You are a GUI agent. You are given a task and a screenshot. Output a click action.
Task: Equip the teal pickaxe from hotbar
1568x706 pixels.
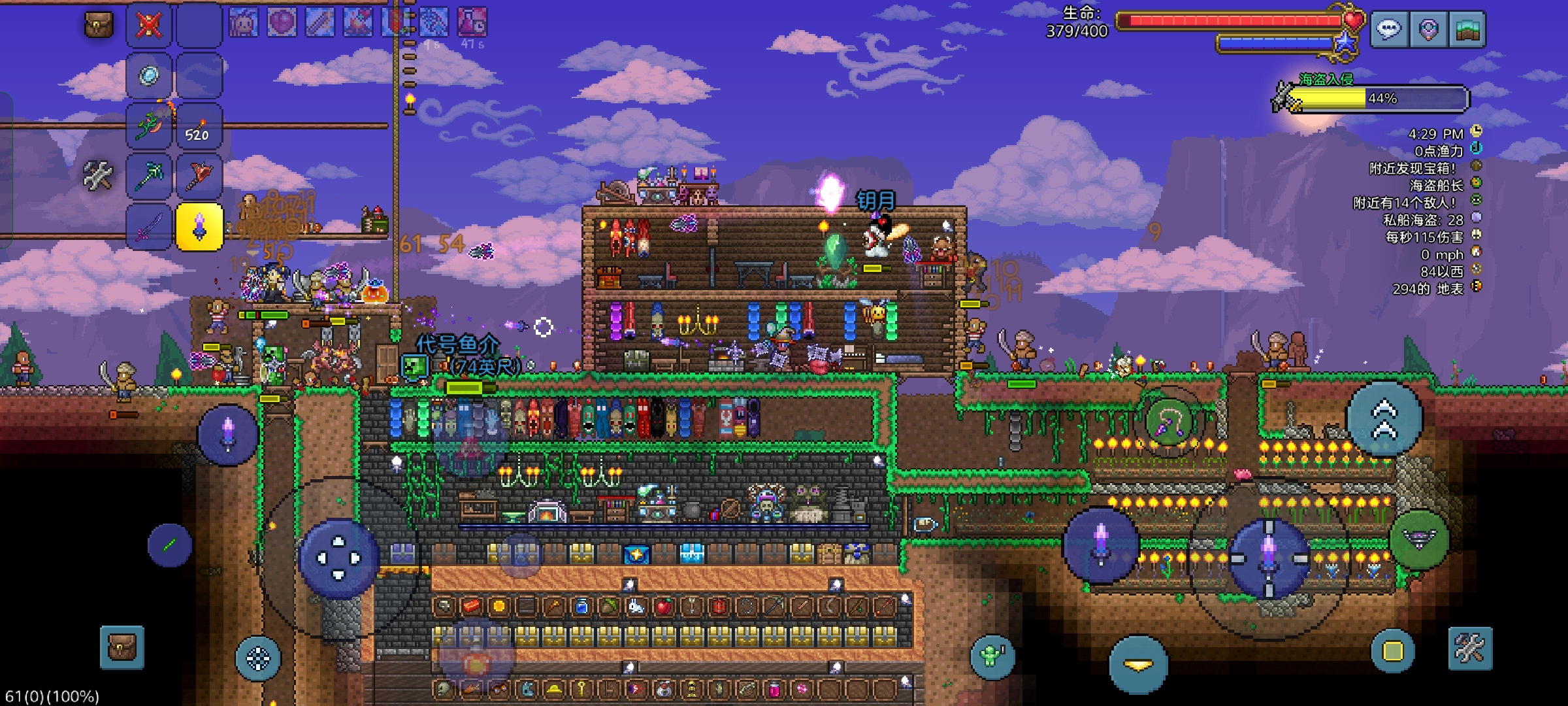click(149, 175)
